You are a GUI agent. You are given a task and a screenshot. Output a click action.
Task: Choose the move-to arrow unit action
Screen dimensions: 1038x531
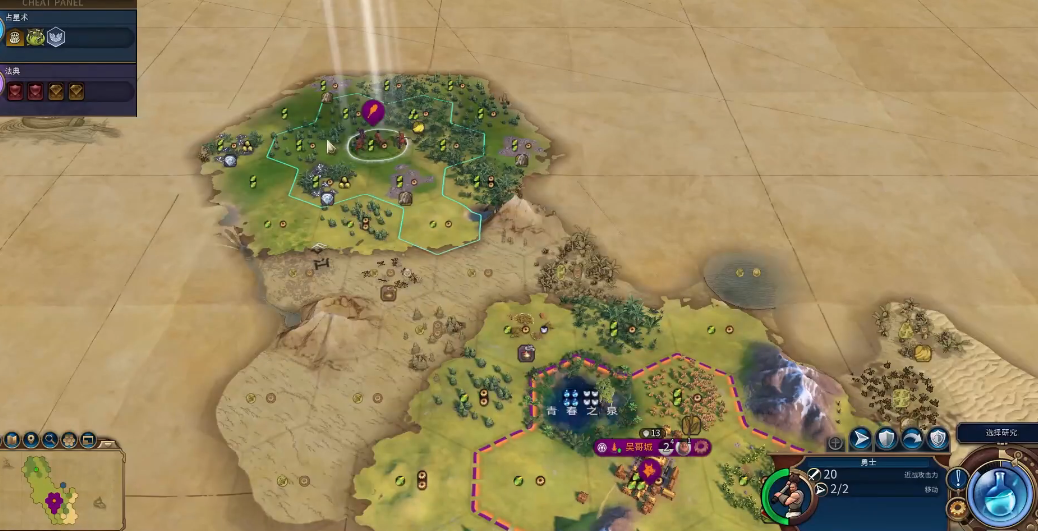pos(860,439)
